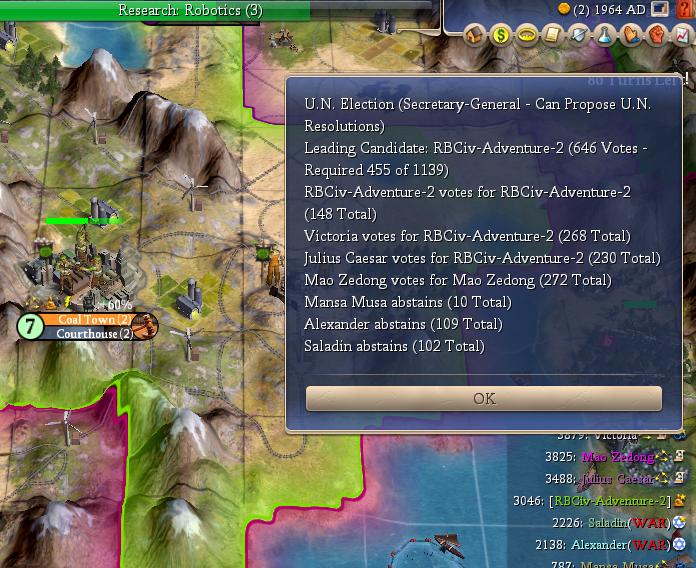Image resolution: width=696 pixels, height=568 pixels.
Task: Open the Technology Advisor flask icon
Action: (605, 36)
